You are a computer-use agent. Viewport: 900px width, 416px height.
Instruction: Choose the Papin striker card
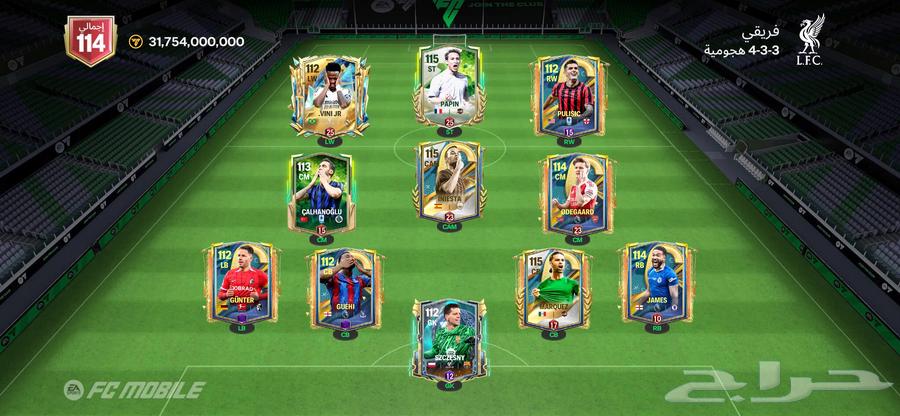[x=447, y=84]
